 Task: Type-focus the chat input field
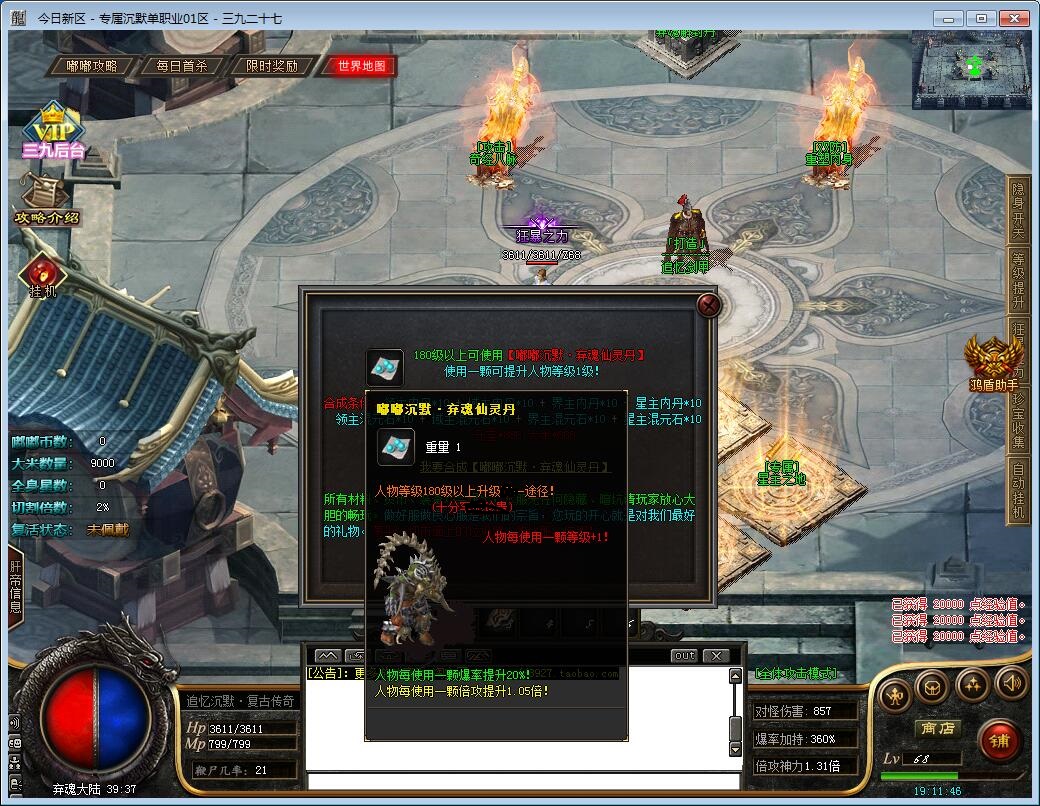(x=520, y=780)
